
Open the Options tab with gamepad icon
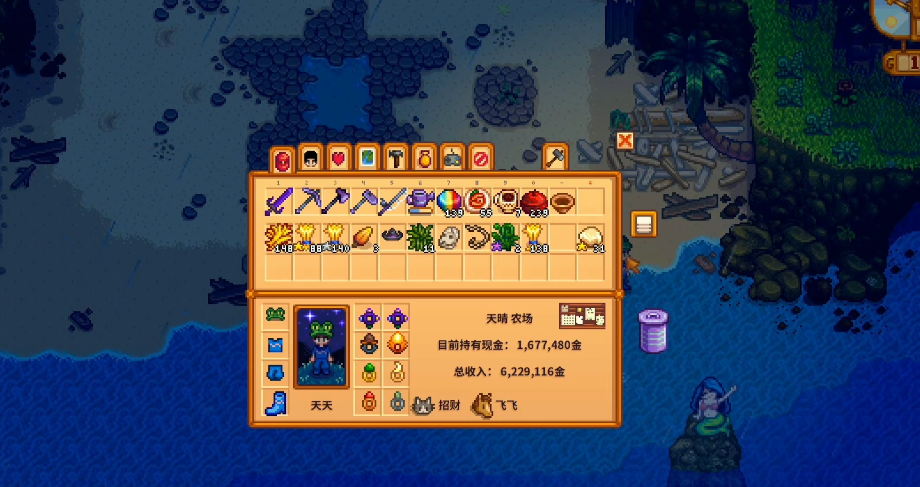click(452, 158)
